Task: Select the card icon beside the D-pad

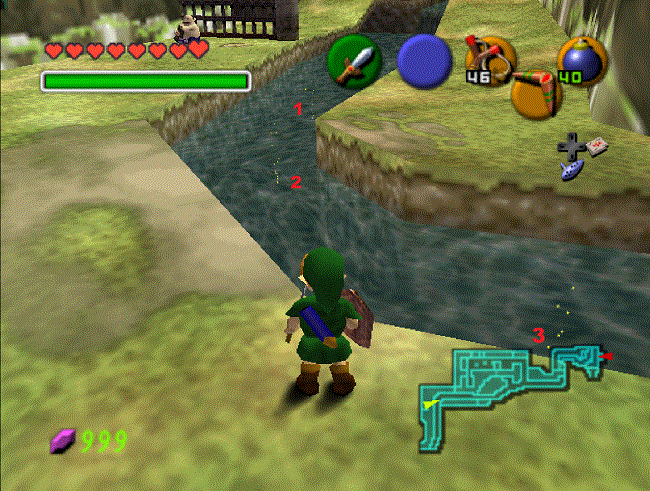Action: point(597,146)
